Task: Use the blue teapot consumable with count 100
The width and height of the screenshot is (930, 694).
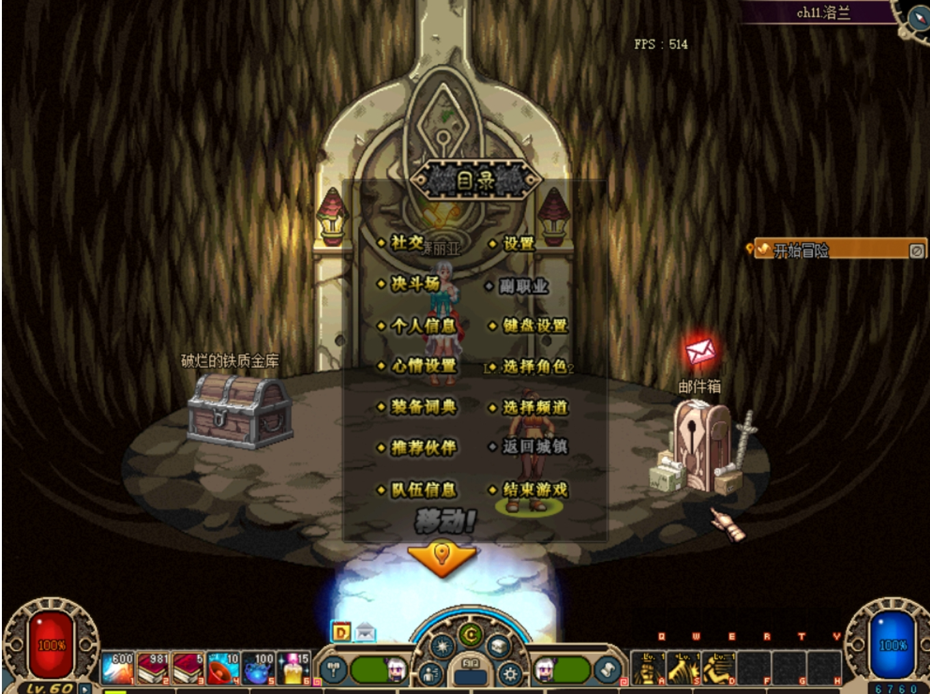Action: pos(259,669)
